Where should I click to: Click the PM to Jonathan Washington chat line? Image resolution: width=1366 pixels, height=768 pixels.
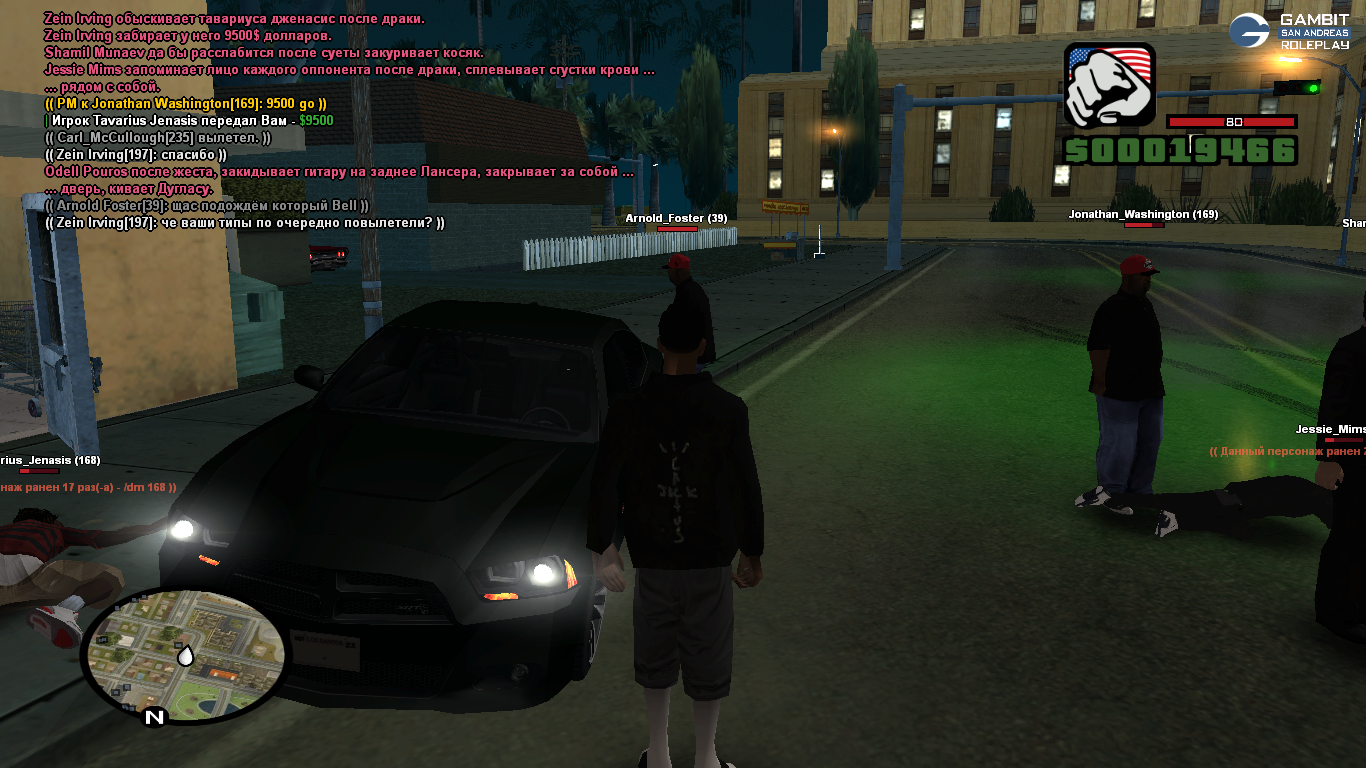coord(186,103)
